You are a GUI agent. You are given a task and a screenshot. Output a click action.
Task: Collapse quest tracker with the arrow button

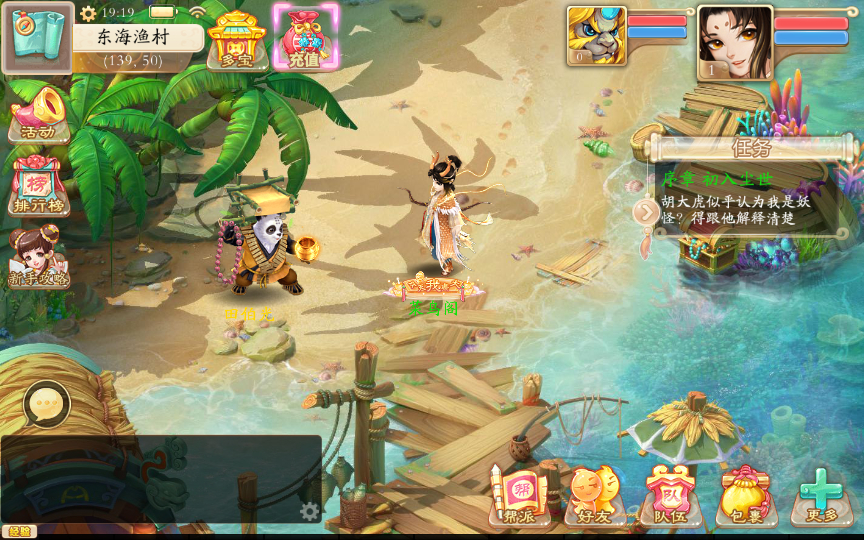pos(646,211)
